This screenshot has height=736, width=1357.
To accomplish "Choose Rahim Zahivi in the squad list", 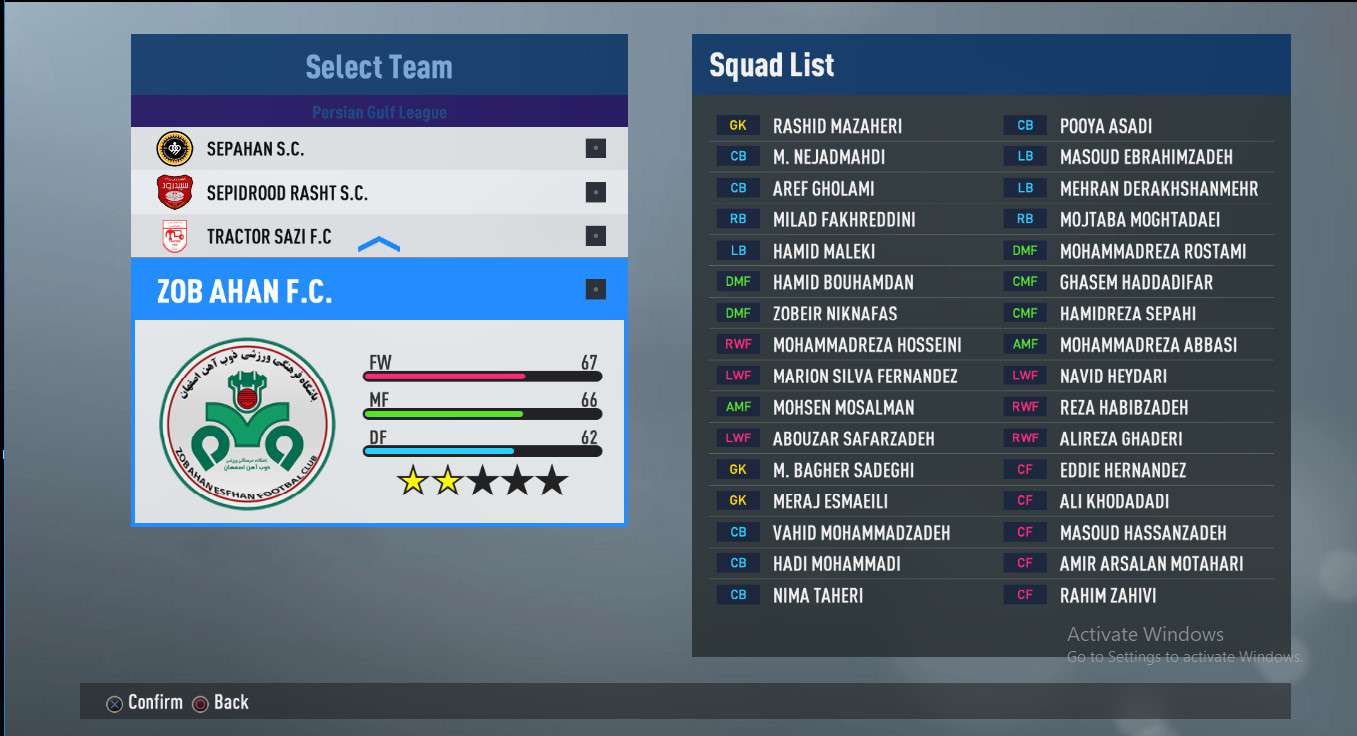I will (1107, 595).
